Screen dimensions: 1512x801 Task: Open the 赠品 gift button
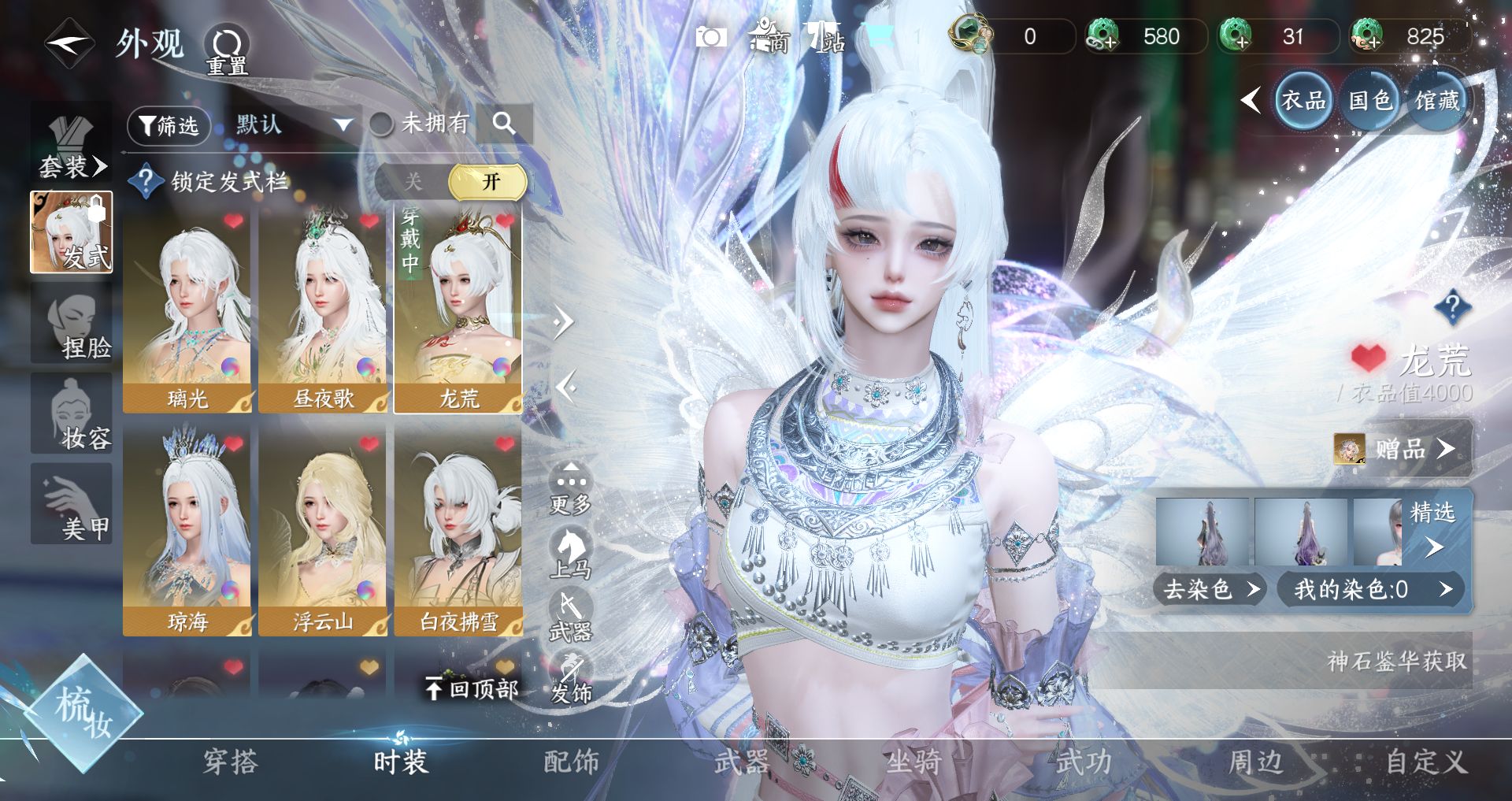[1402, 449]
